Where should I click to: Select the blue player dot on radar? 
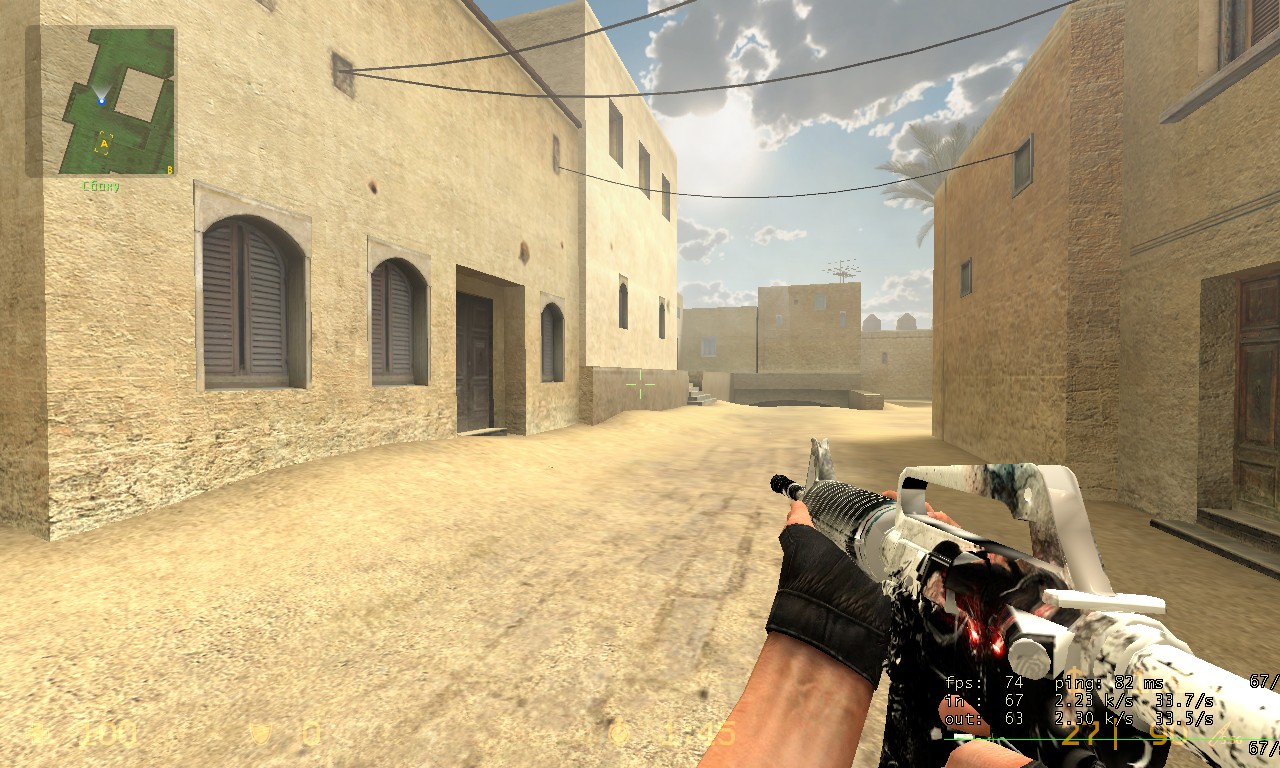click(101, 100)
